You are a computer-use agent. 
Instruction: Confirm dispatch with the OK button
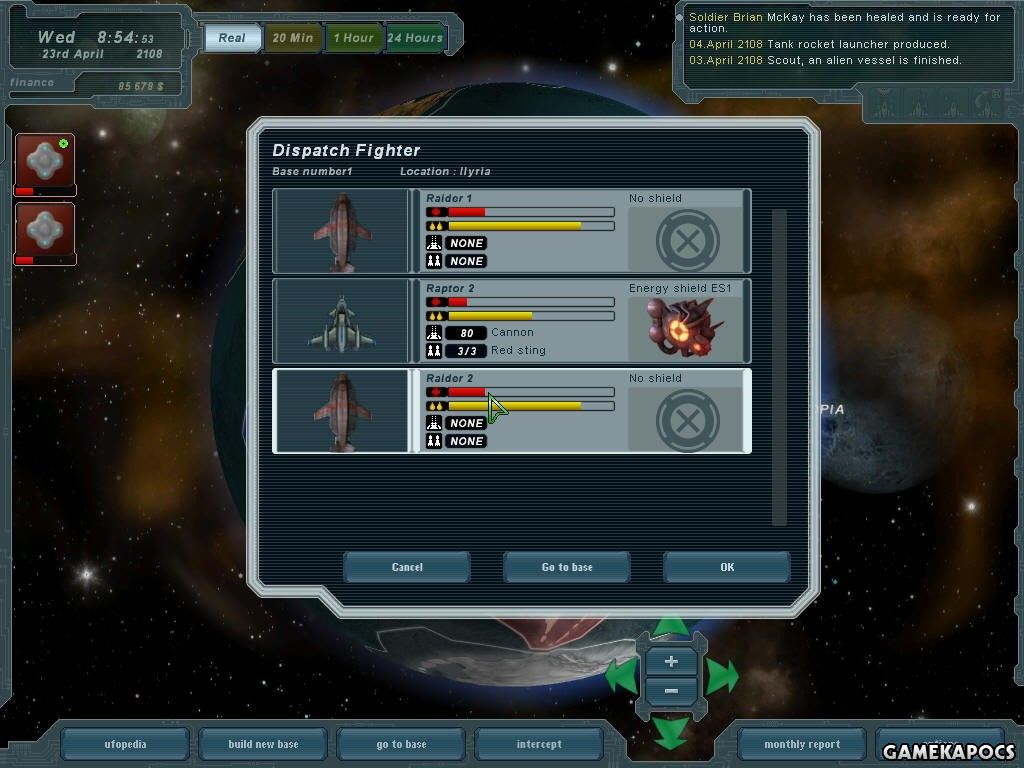coord(726,567)
